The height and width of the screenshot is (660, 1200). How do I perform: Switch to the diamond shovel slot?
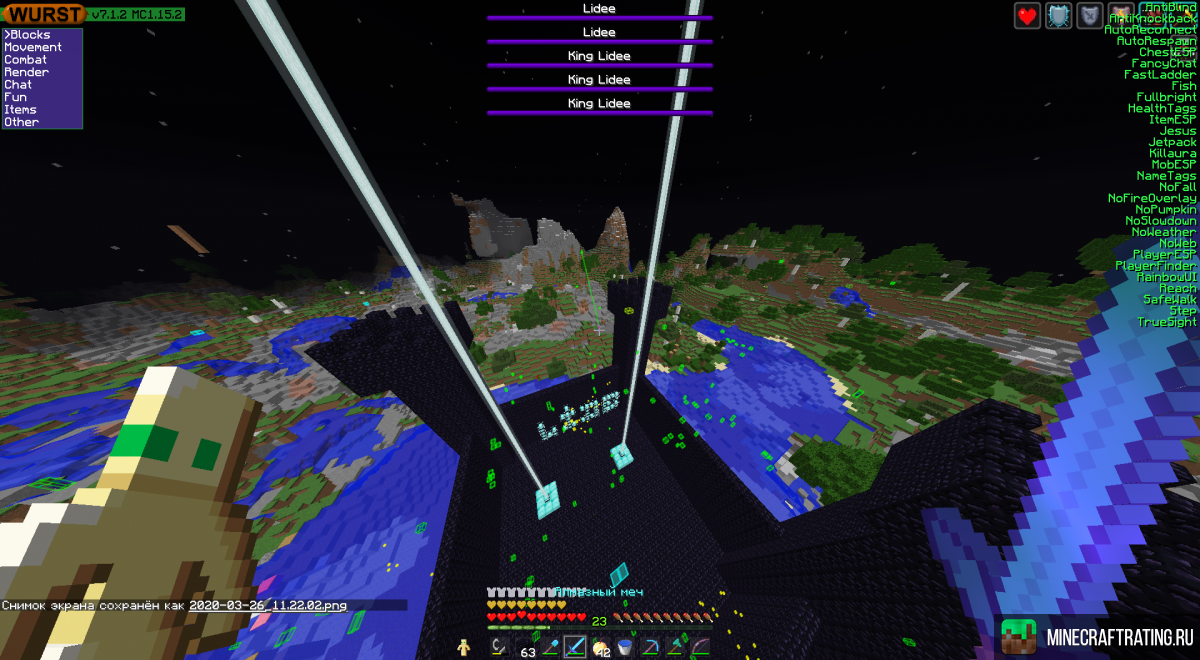click(550, 648)
